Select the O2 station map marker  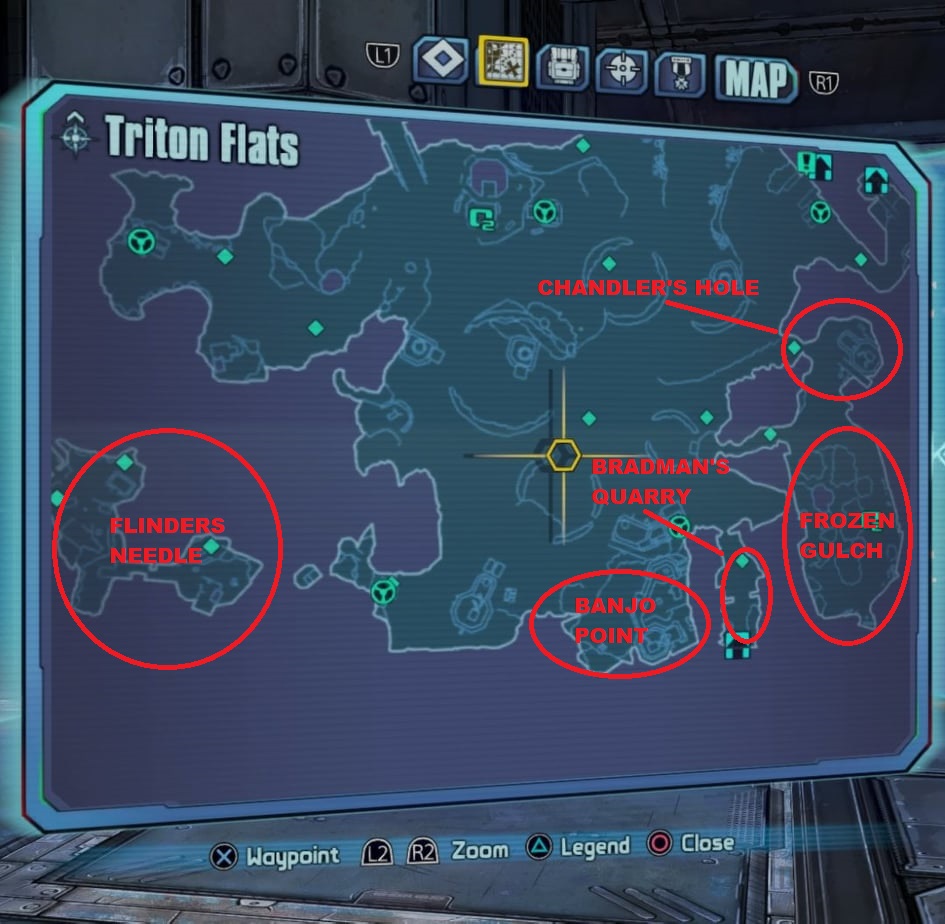click(x=483, y=215)
